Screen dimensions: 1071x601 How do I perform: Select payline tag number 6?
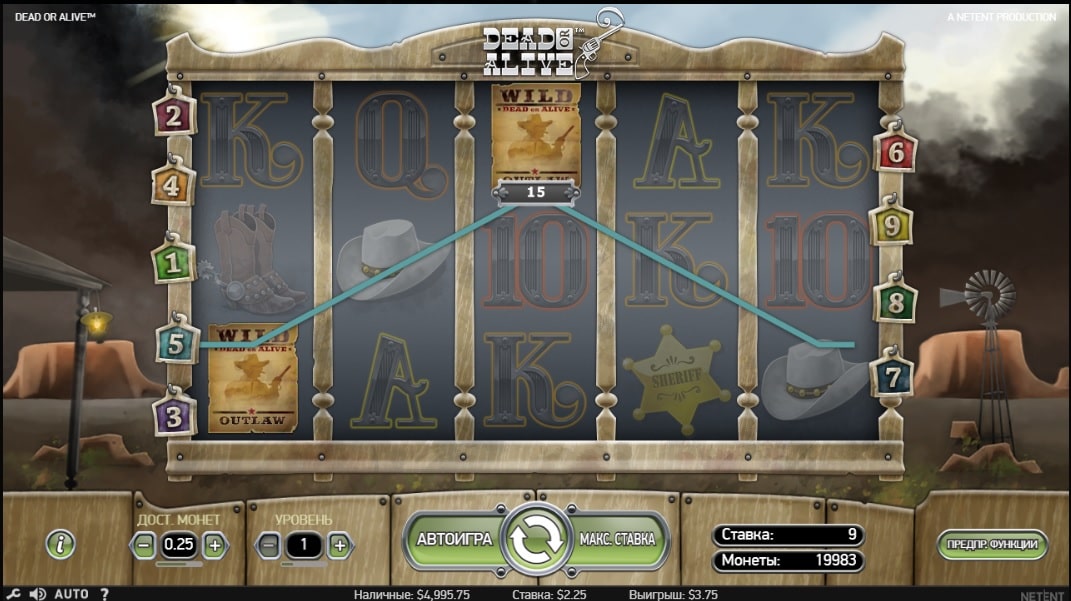coord(895,152)
